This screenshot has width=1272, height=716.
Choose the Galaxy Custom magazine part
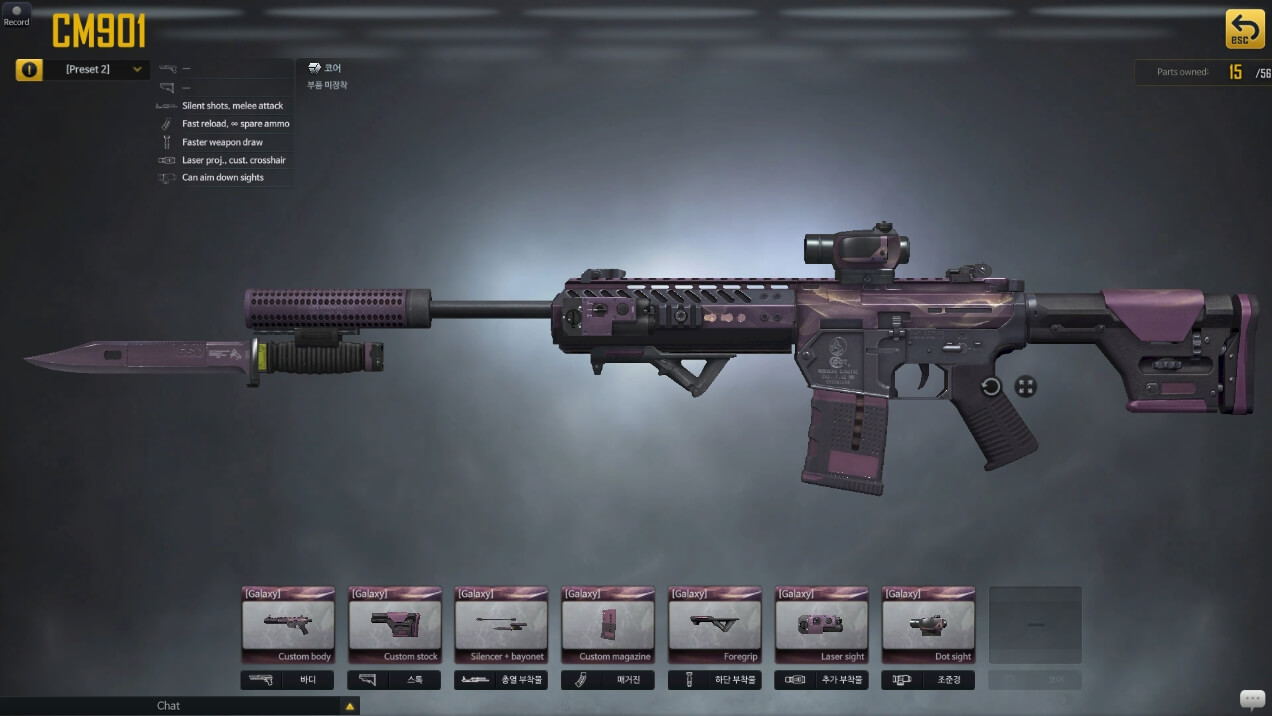tap(609, 625)
